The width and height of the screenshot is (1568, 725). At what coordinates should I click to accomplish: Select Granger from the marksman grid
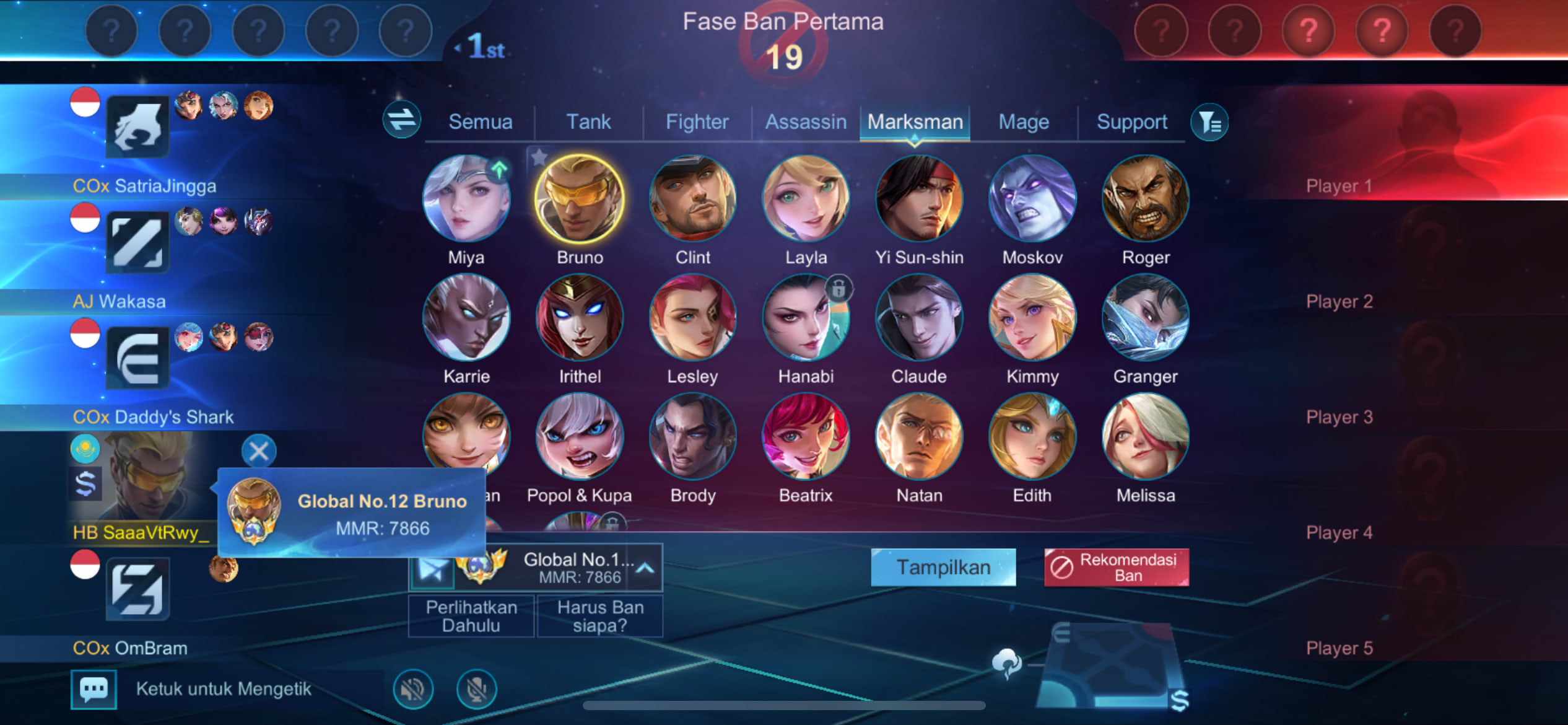pos(1145,318)
